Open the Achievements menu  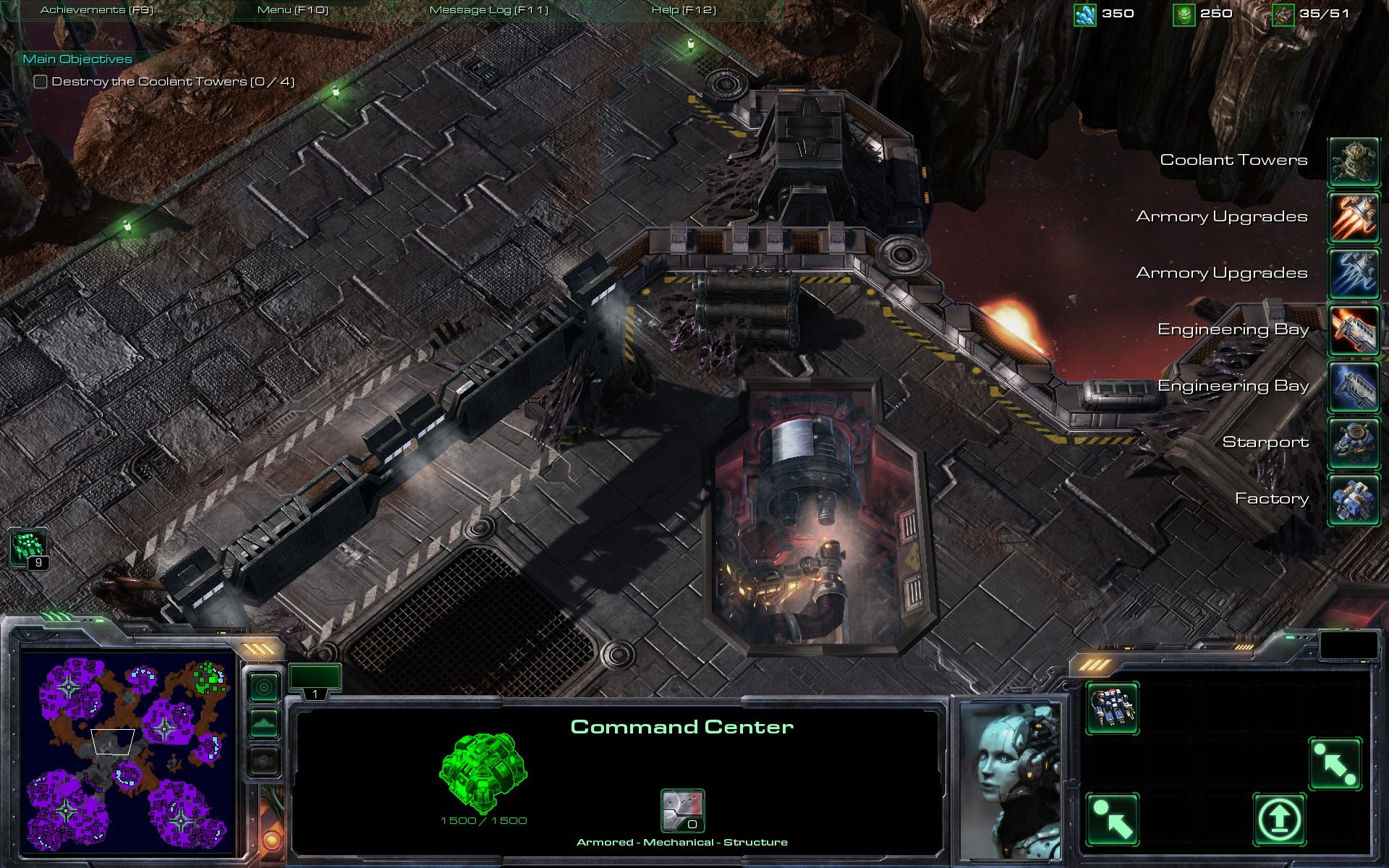pyautogui.click(x=97, y=10)
